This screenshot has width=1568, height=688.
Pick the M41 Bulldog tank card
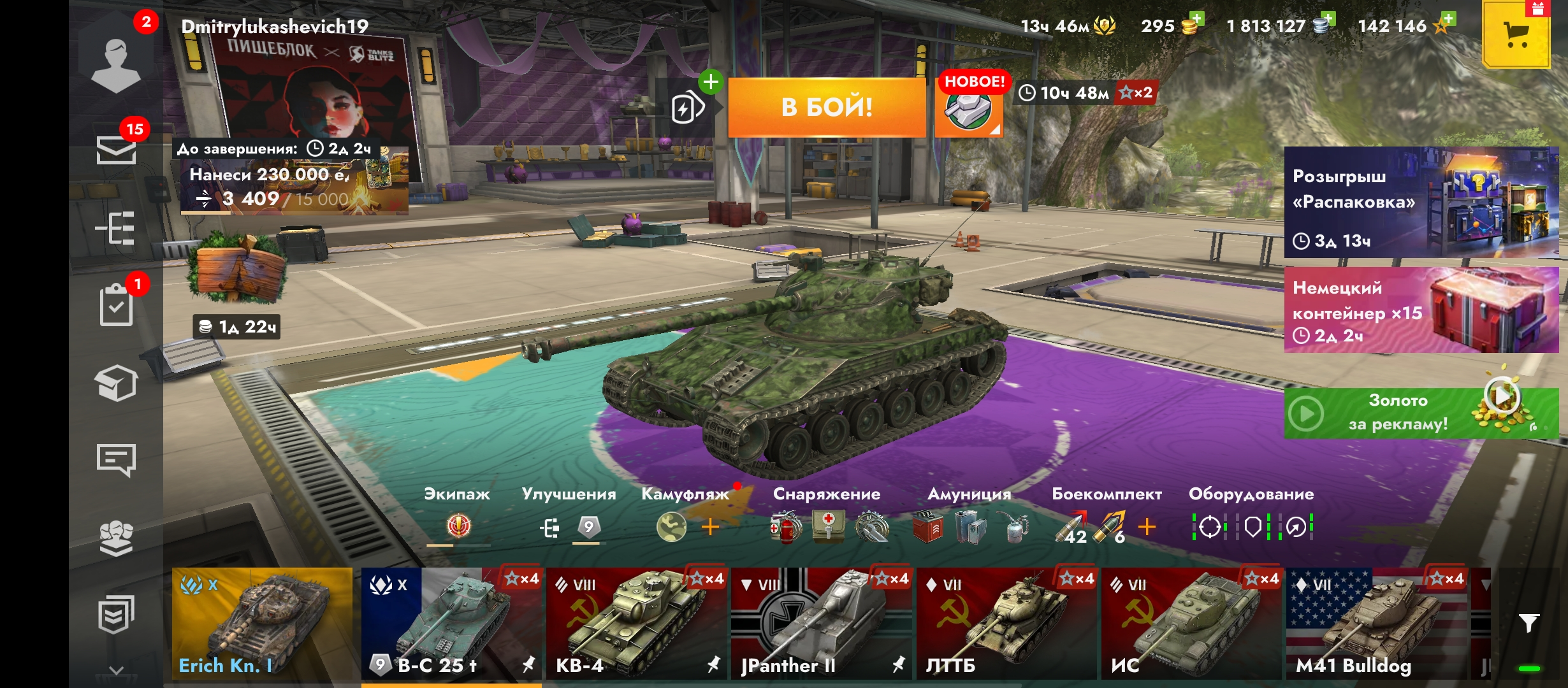click(1377, 623)
